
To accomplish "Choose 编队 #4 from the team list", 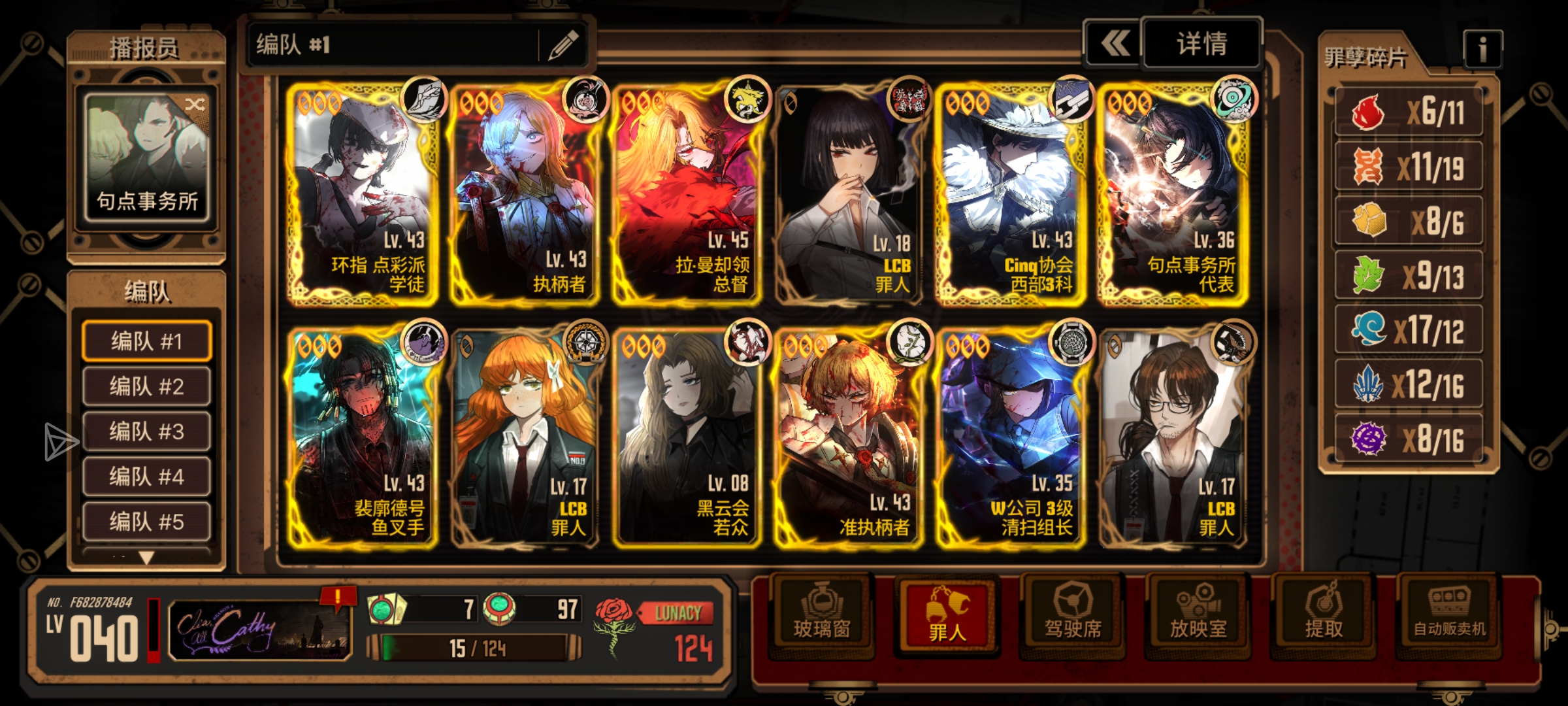I will (x=146, y=477).
